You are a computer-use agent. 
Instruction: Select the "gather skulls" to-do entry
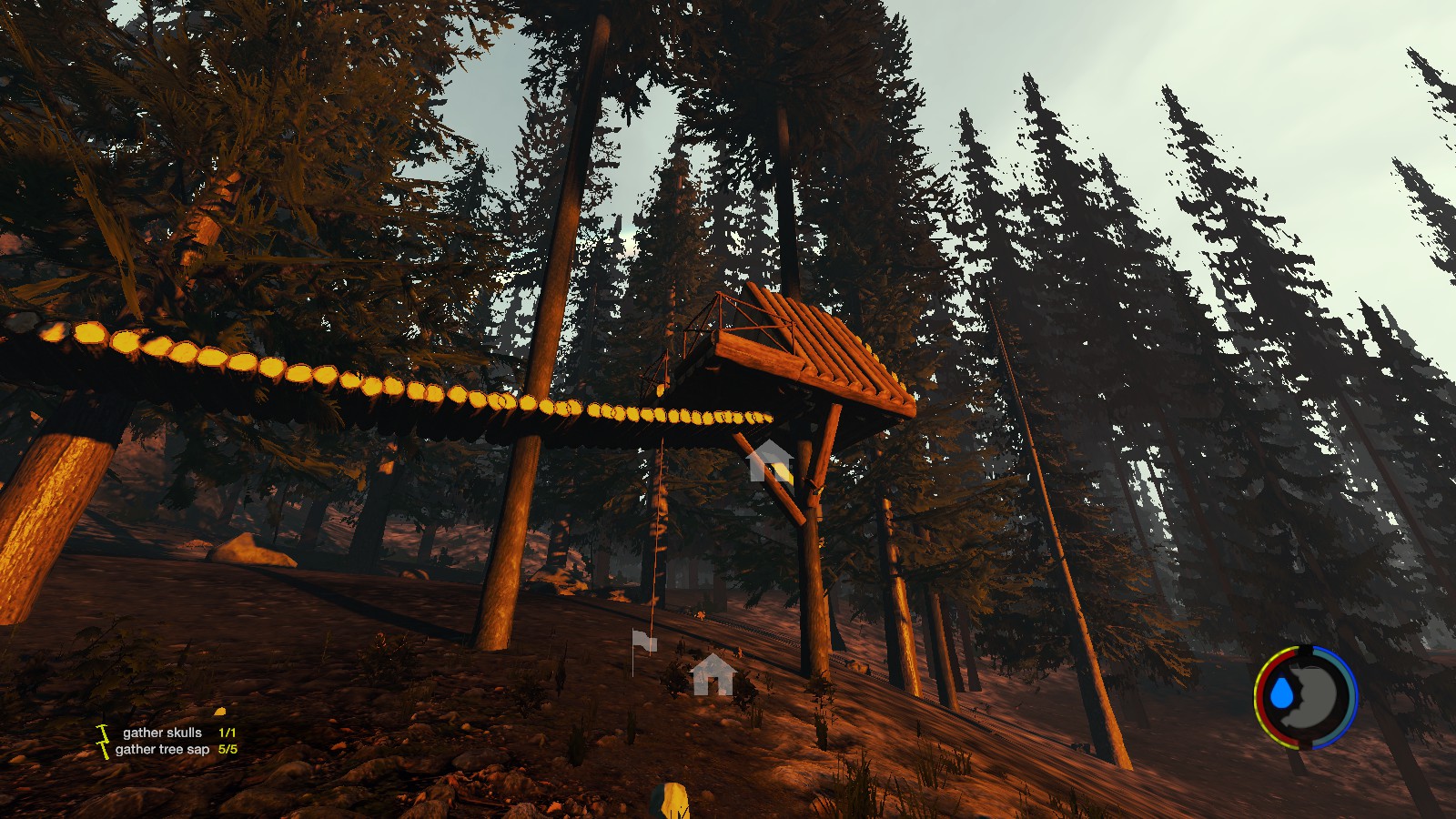point(163,733)
